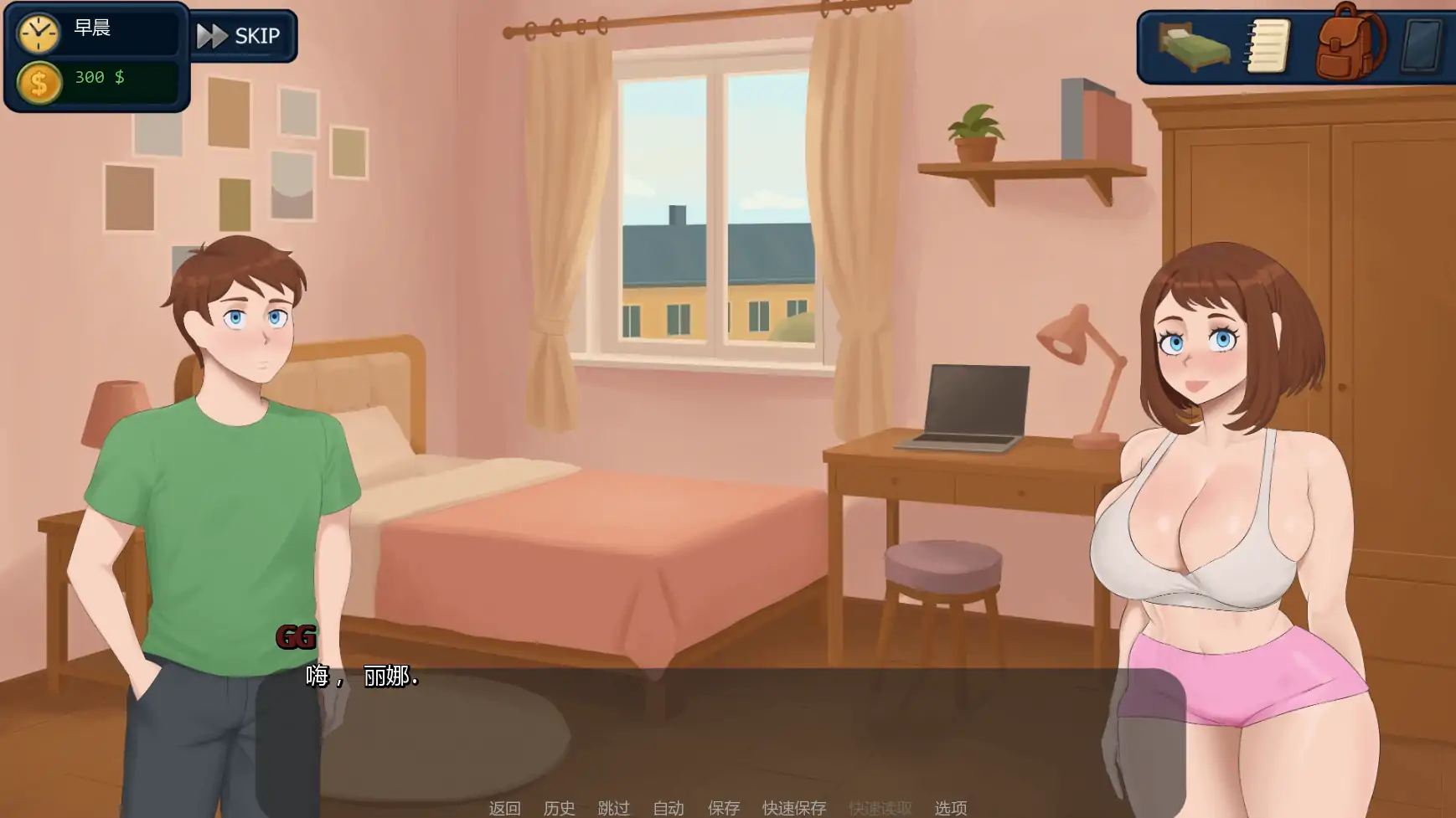Open the 选项 options menu
The width and height of the screenshot is (1456, 818).
[950, 807]
